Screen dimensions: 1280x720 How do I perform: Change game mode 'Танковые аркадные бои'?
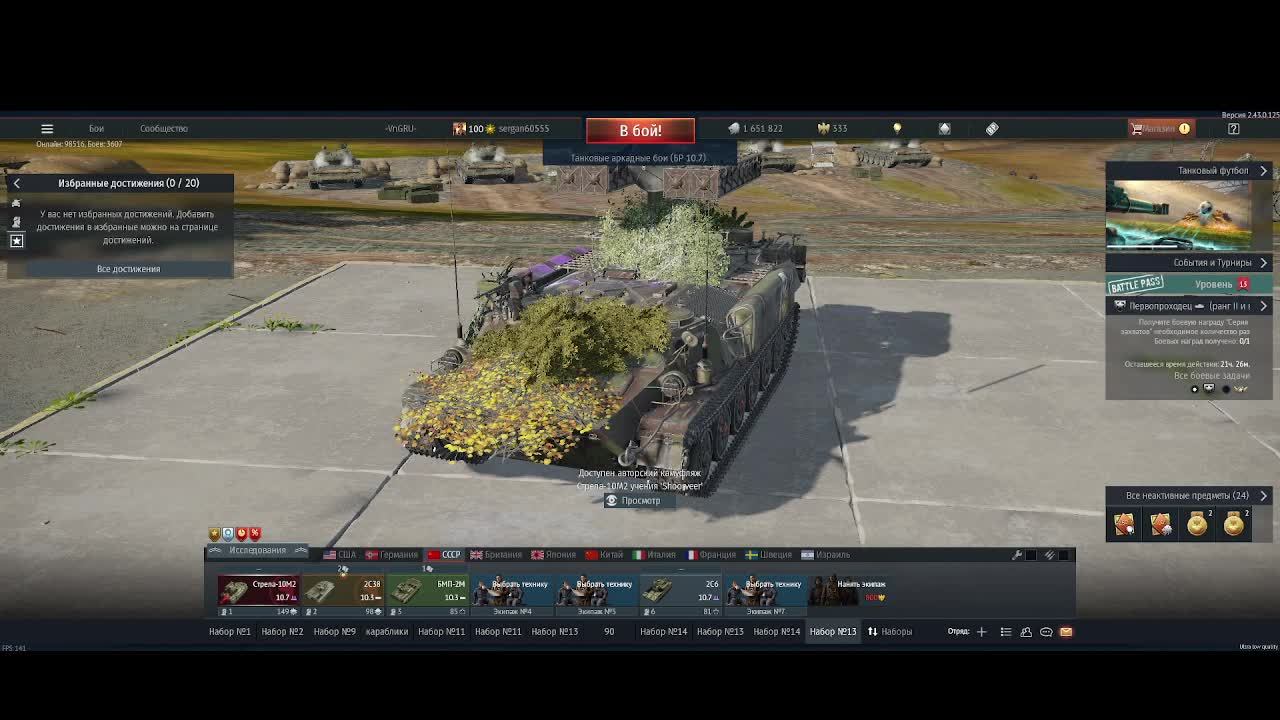pos(638,158)
